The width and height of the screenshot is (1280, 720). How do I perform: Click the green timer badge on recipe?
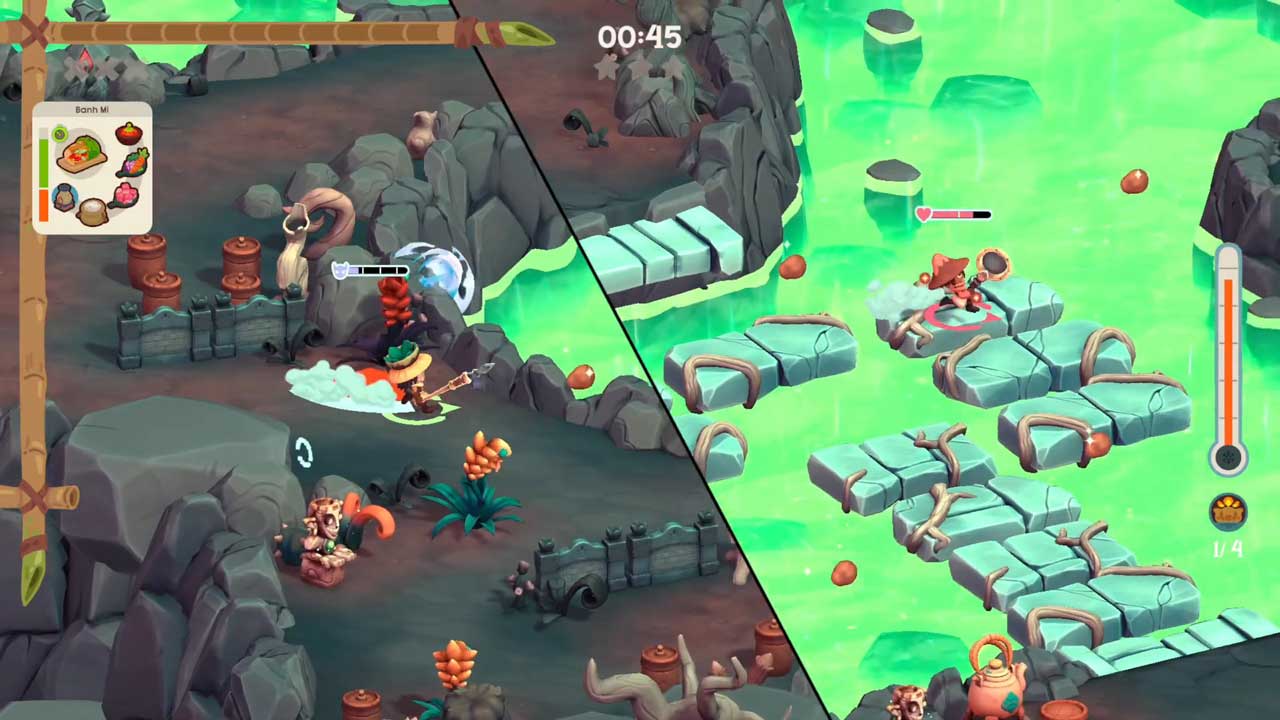click(x=60, y=133)
